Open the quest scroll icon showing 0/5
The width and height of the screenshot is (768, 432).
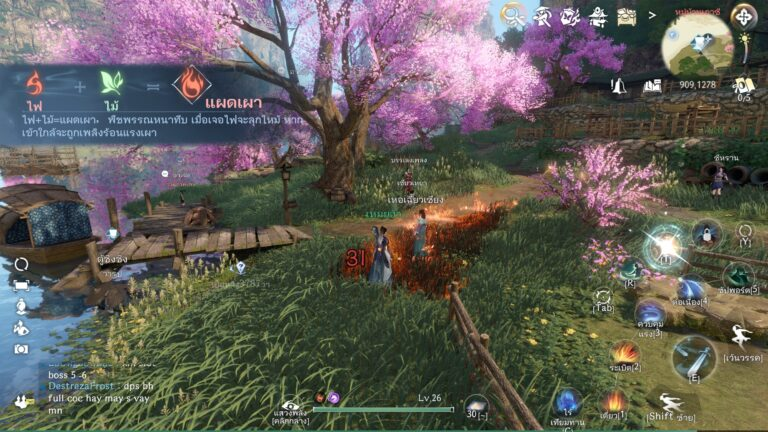coord(743,86)
